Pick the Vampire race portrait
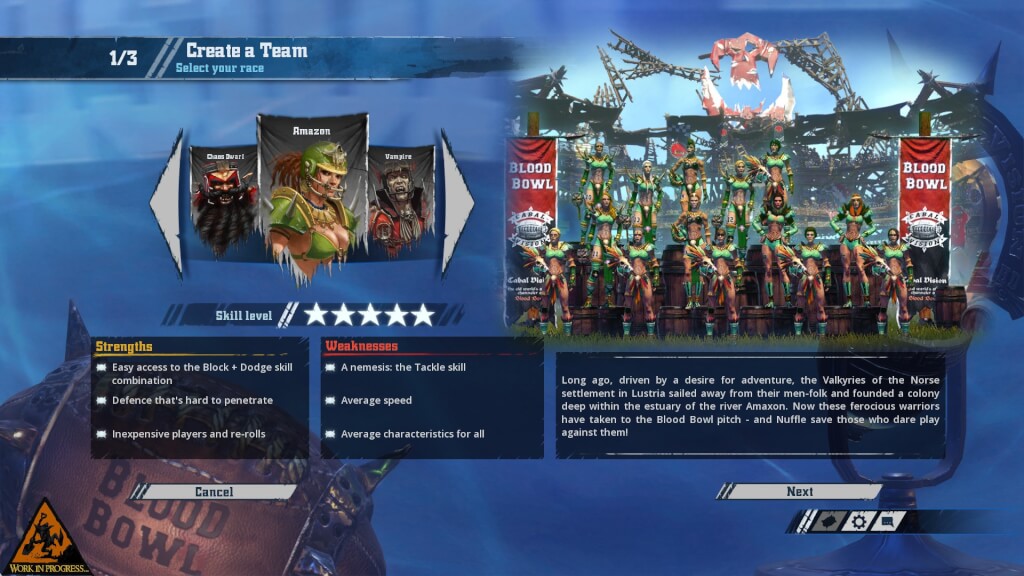The width and height of the screenshot is (1024, 576). [400, 202]
